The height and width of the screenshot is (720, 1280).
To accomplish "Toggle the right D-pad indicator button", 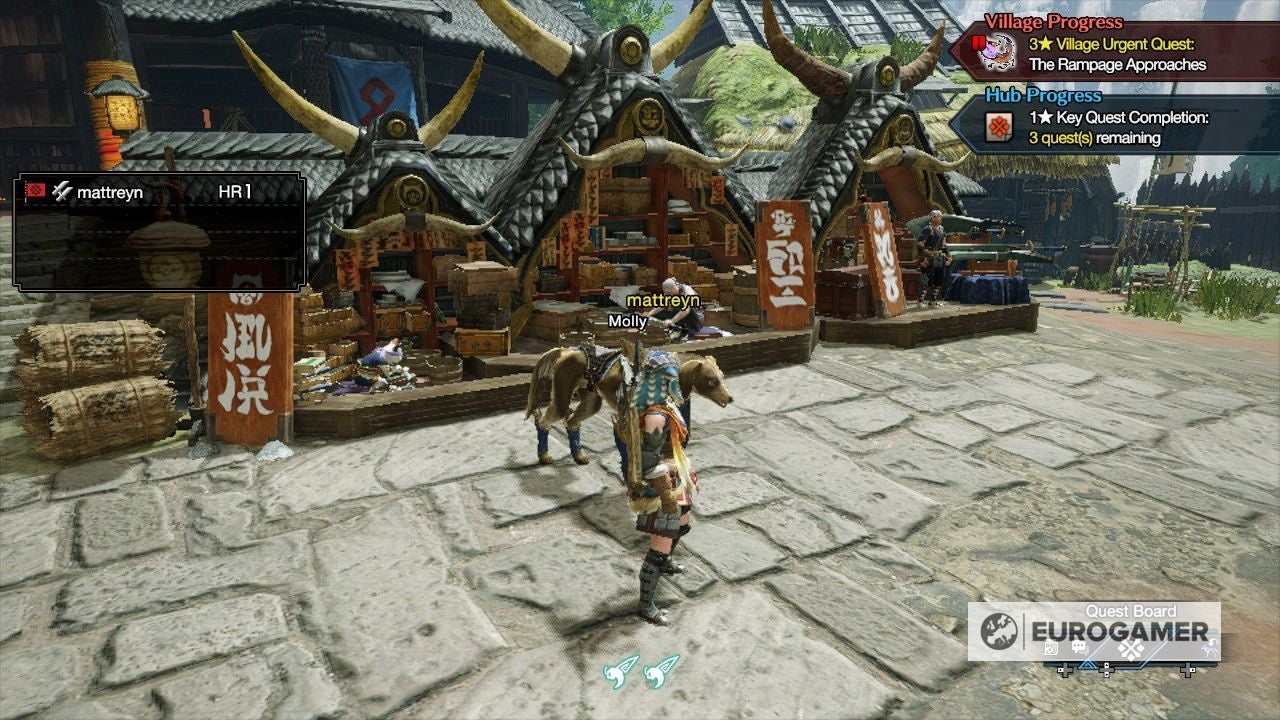I will [1188, 668].
